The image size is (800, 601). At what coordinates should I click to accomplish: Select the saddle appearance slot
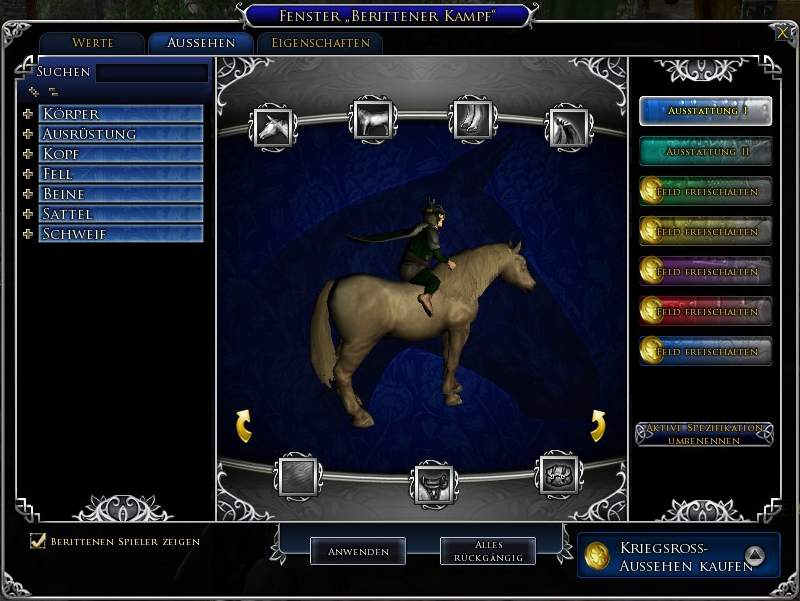tap(434, 483)
